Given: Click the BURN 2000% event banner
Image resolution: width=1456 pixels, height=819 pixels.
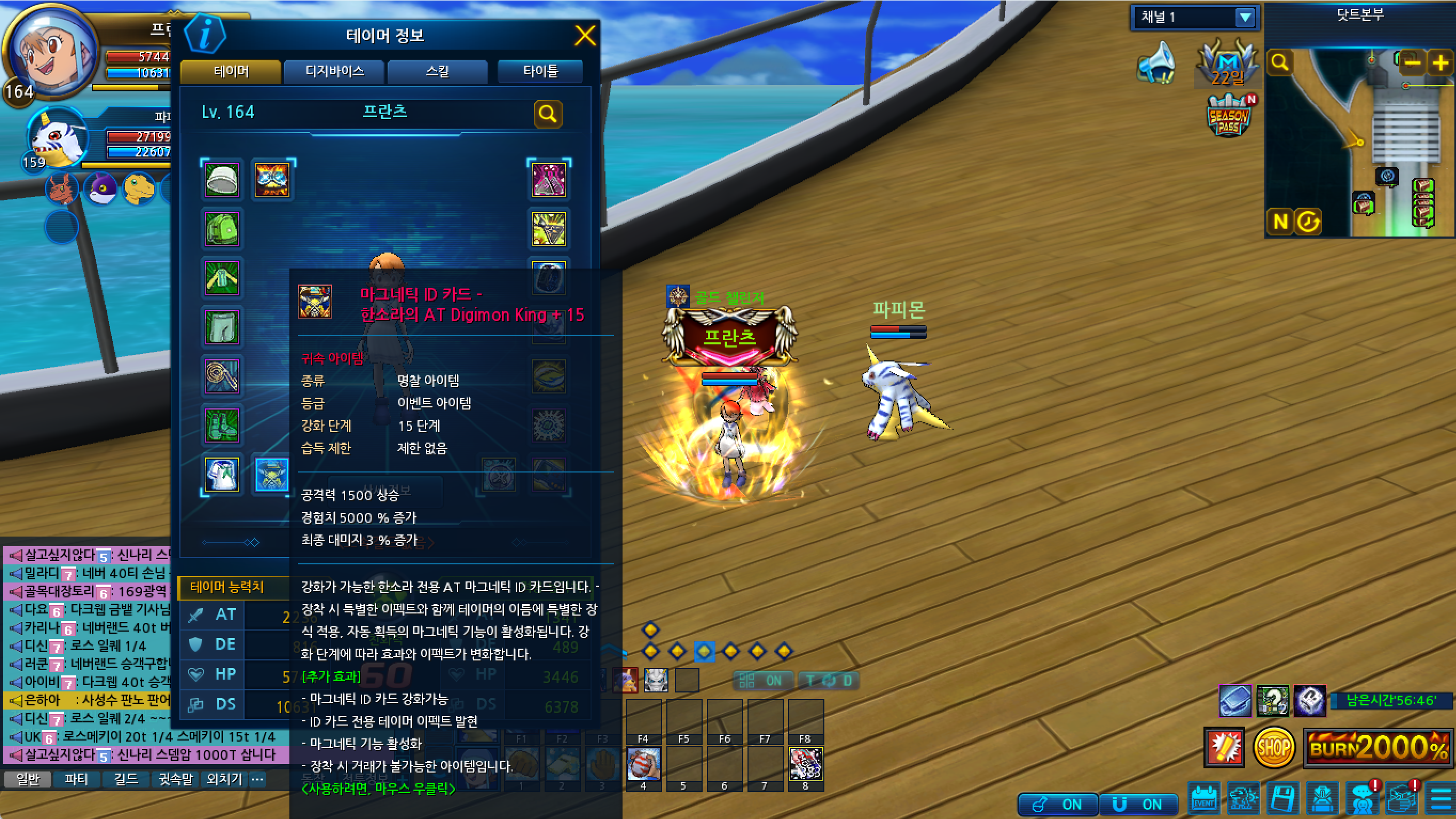Looking at the screenshot, I should (x=1378, y=747).
